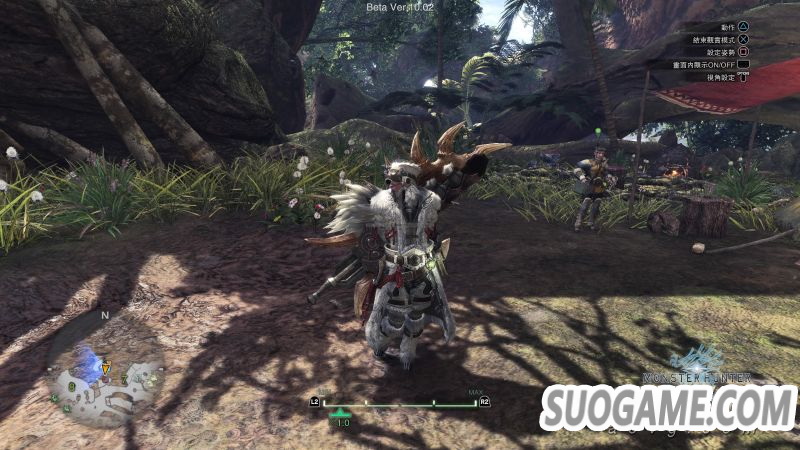Open the circular minimap
The width and height of the screenshot is (800, 450).
tap(105, 369)
